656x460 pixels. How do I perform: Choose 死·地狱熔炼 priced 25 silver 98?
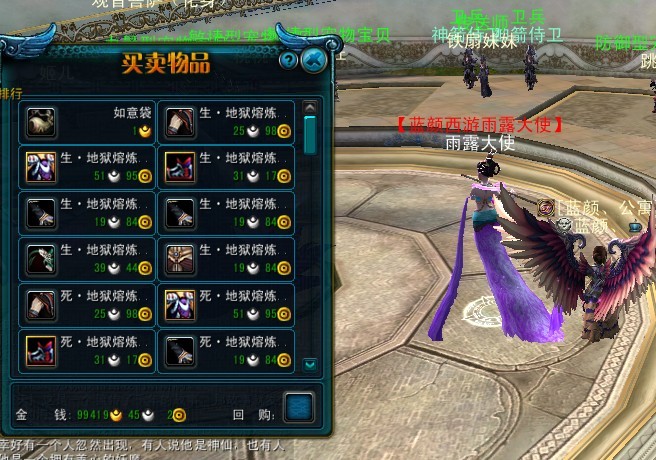pos(87,305)
